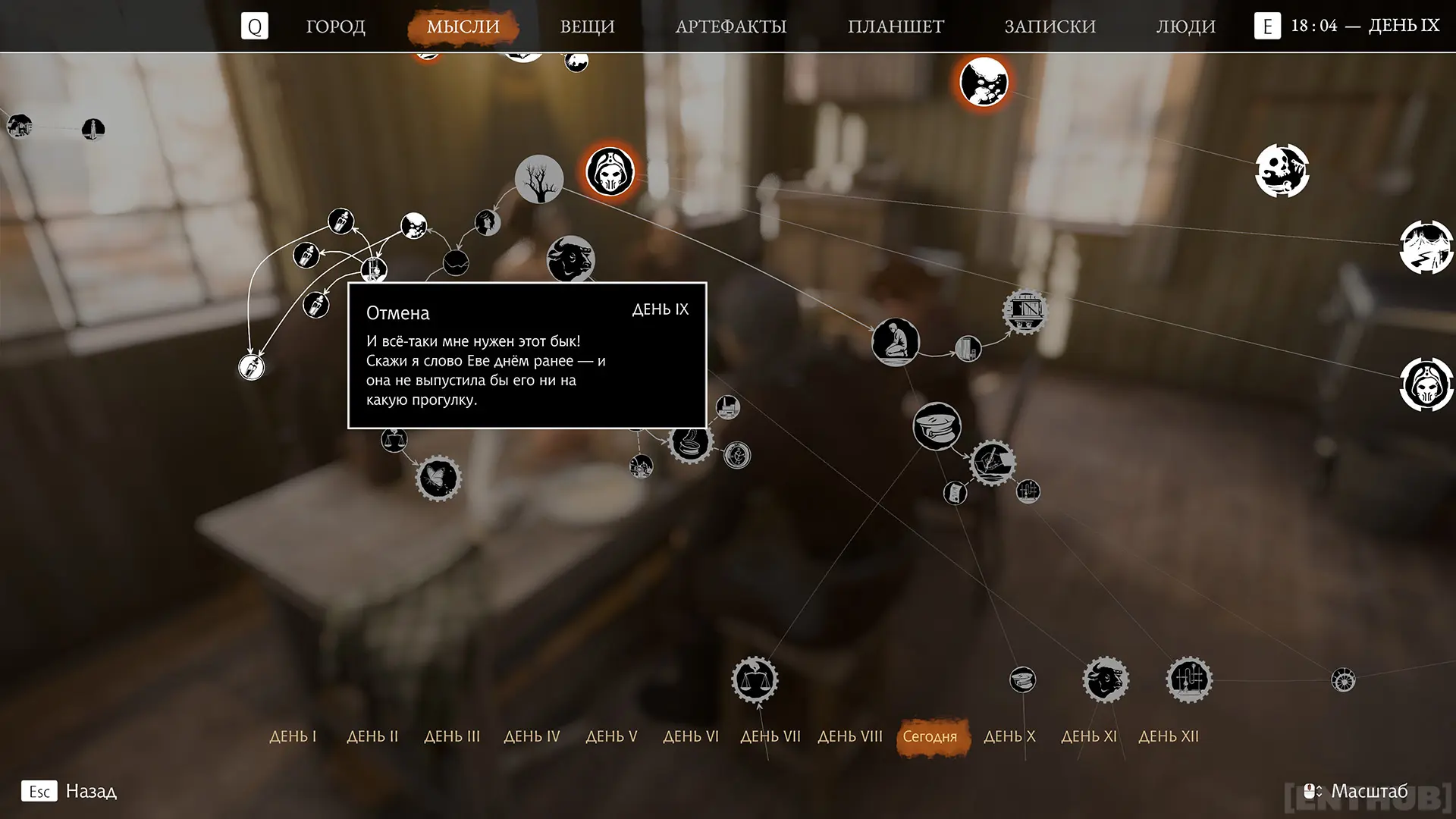Image resolution: width=1456 pixels, height=819 pixels.
Task: Select the АРТЕФАКТЫ tab
Action: pyautogui.click(x=730, y=27)
